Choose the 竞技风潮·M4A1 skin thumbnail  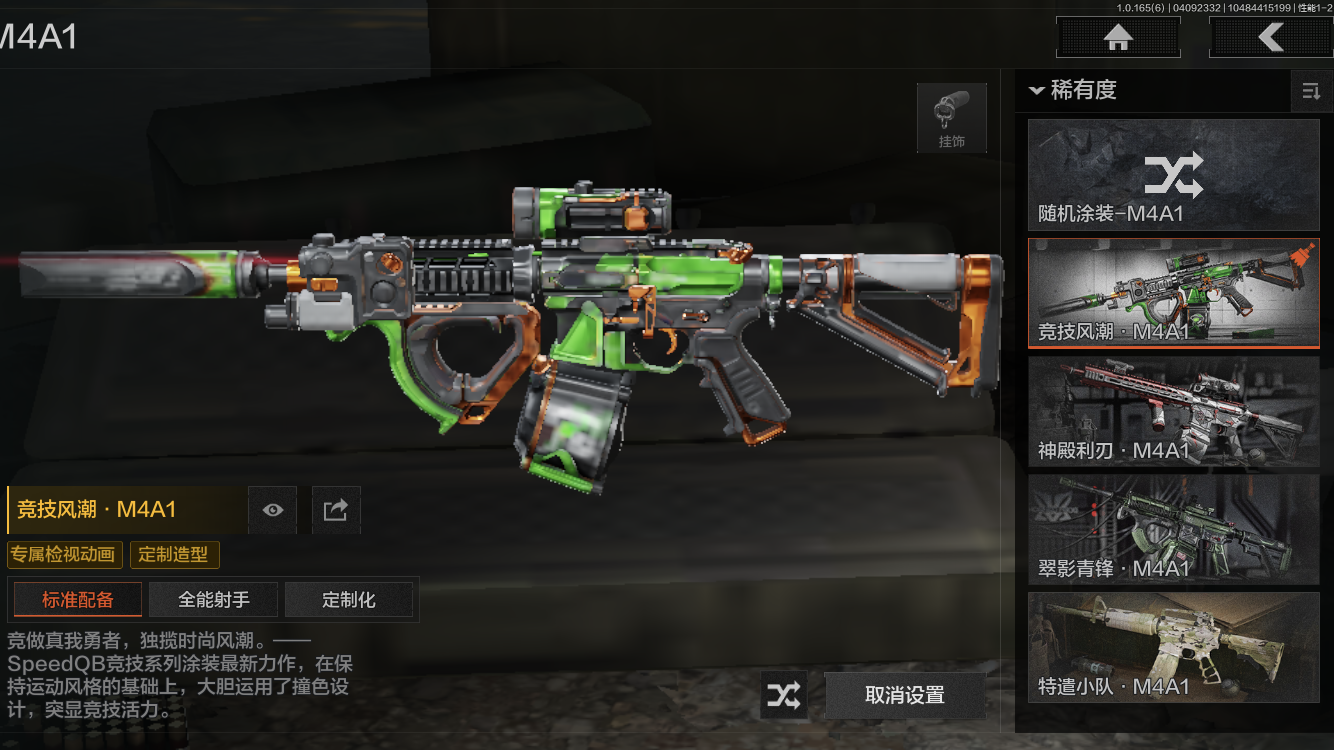(x=1173, y=292)
